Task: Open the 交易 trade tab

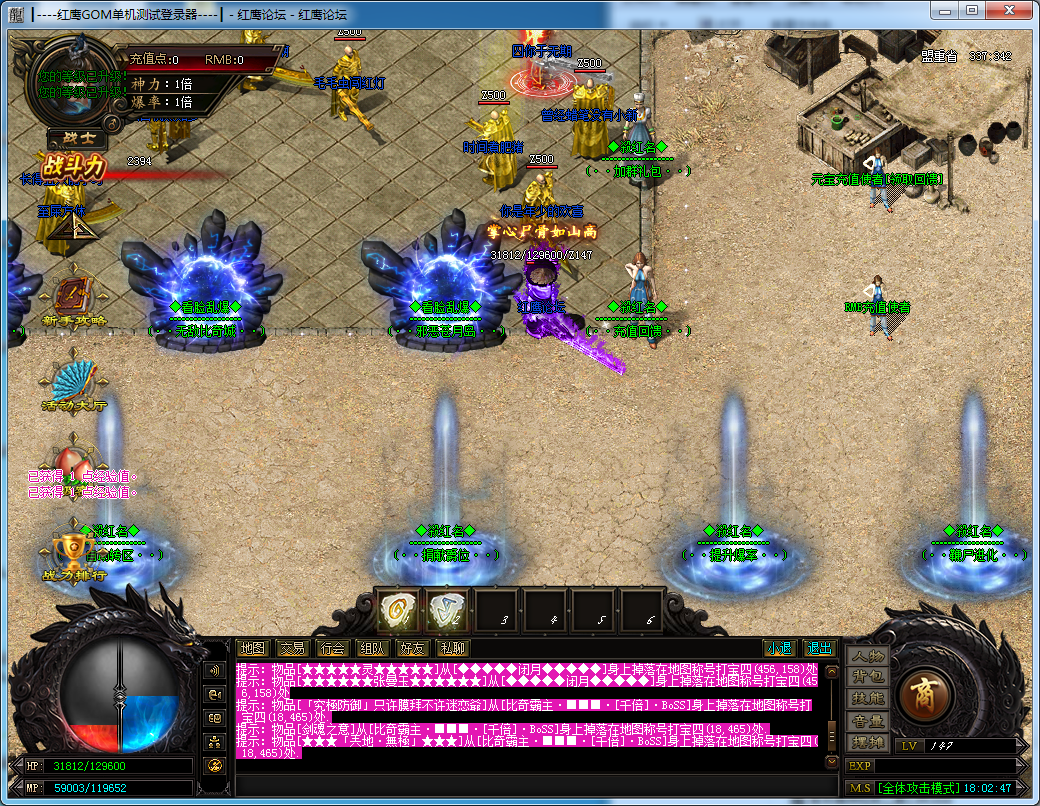Action: pyautogui.click(x=292, y=648)
